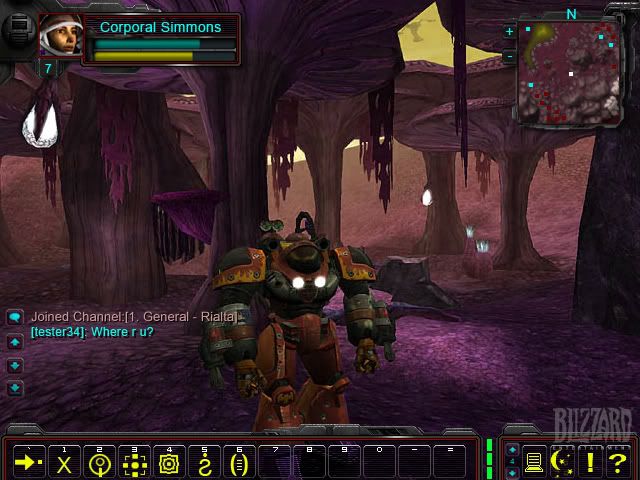Screen dimensions: 640x480
Task: Open the round menu button beside the portrait
Action: pyautogui.click(x=20, y=28)
